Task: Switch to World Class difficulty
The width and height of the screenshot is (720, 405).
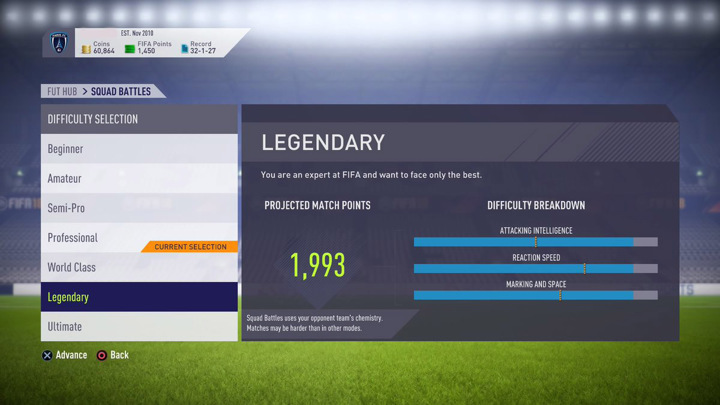Action: (138, 268)
